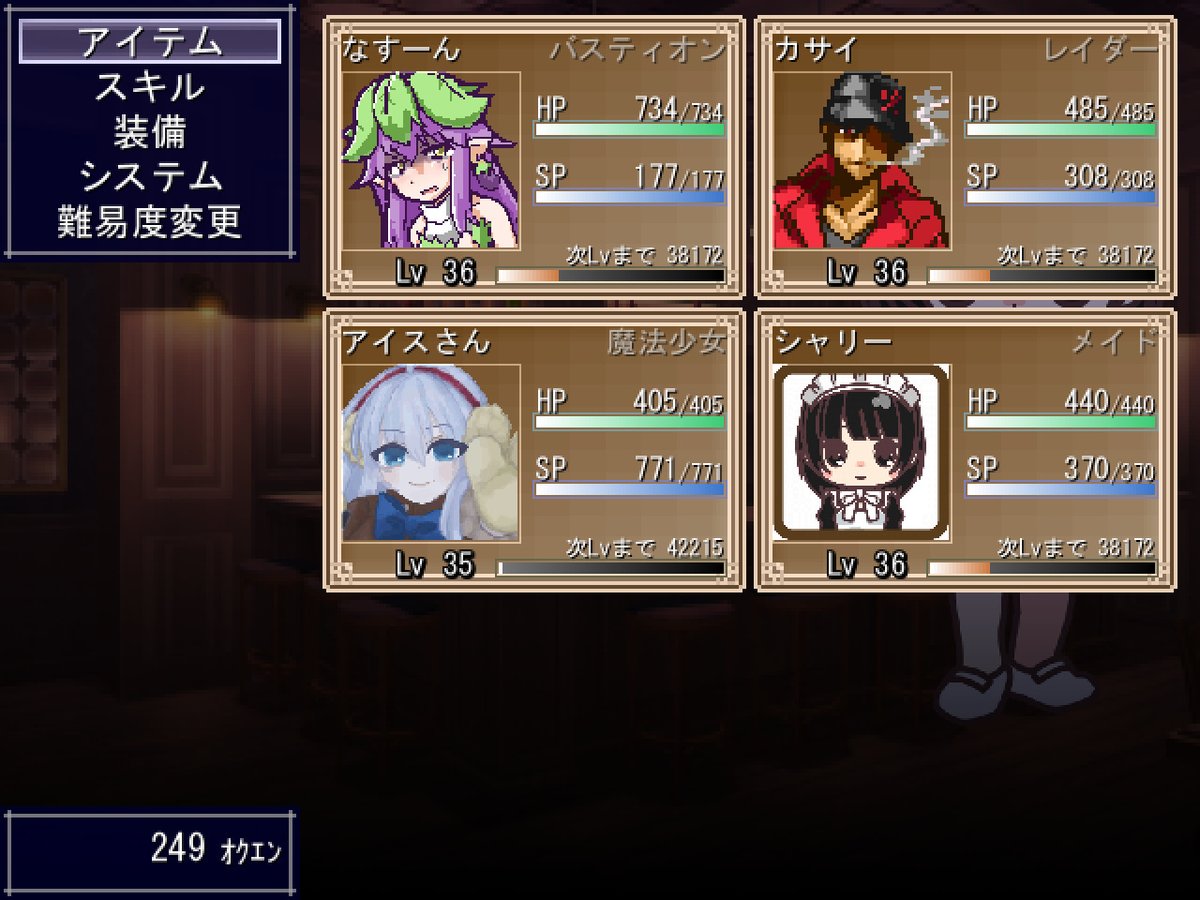1200x900 pixels.
Task: Open the アイテム menu entry
Action: point(150,42)
